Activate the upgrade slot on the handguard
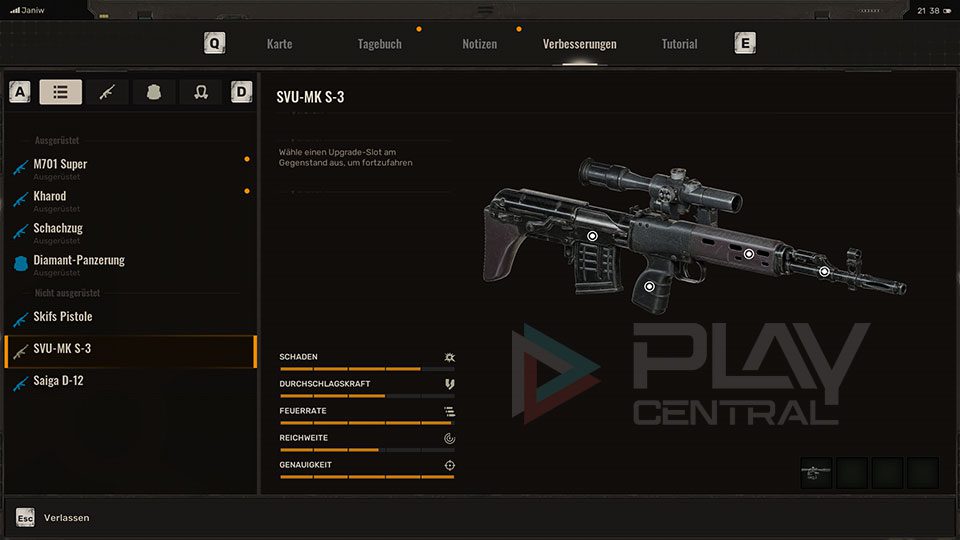 (x=748, y=254)
